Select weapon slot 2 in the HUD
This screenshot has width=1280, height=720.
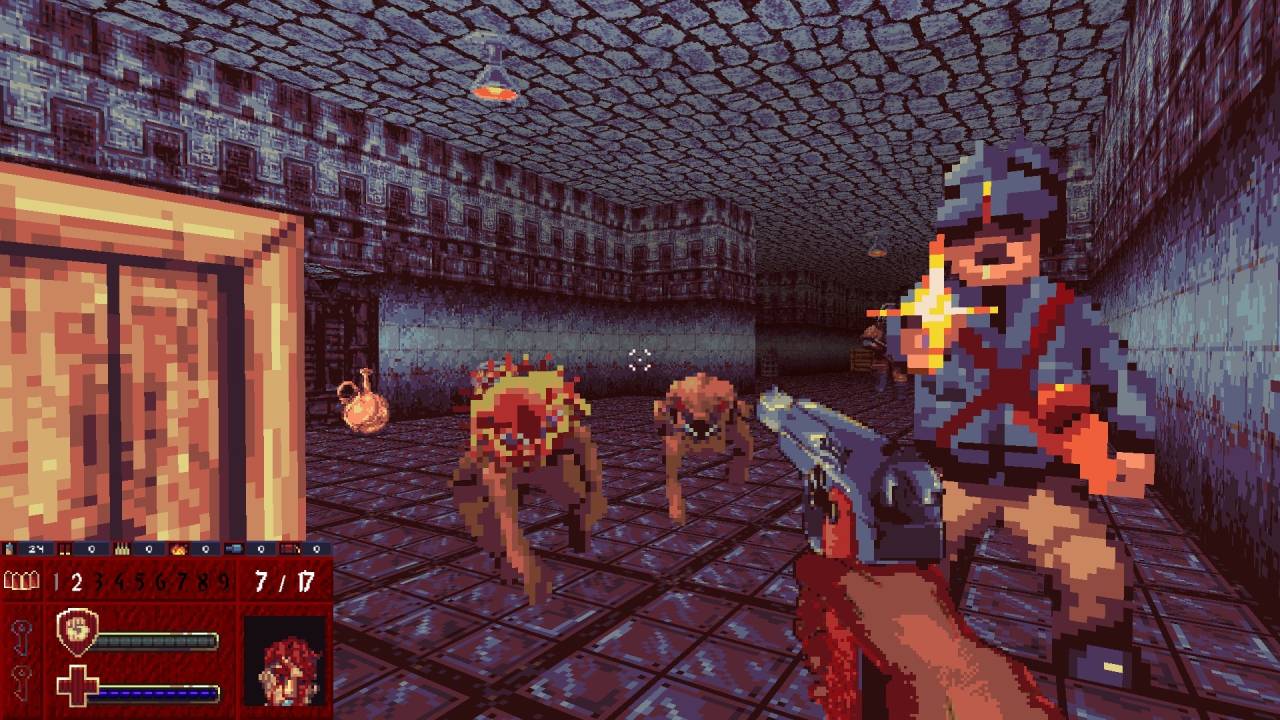[x=76, y=582]
